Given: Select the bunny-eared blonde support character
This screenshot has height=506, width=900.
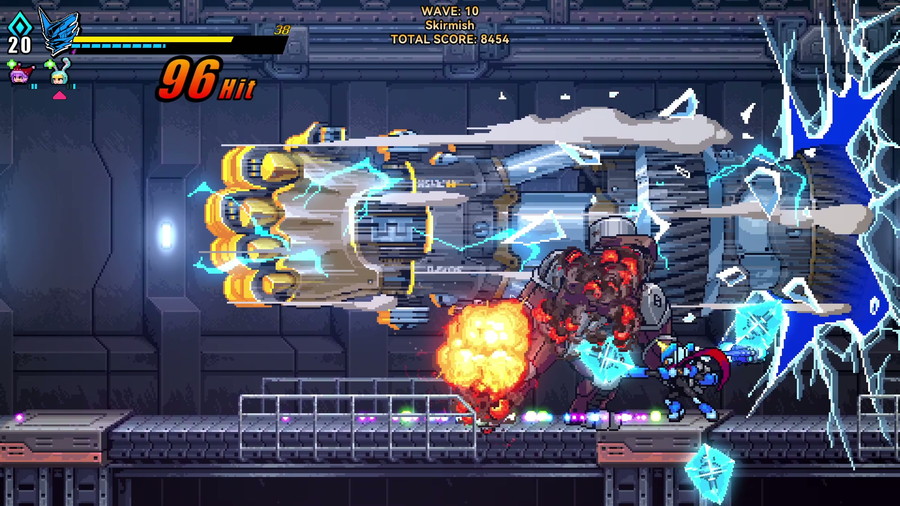Looking at the screenshot, I should point(59,75).
